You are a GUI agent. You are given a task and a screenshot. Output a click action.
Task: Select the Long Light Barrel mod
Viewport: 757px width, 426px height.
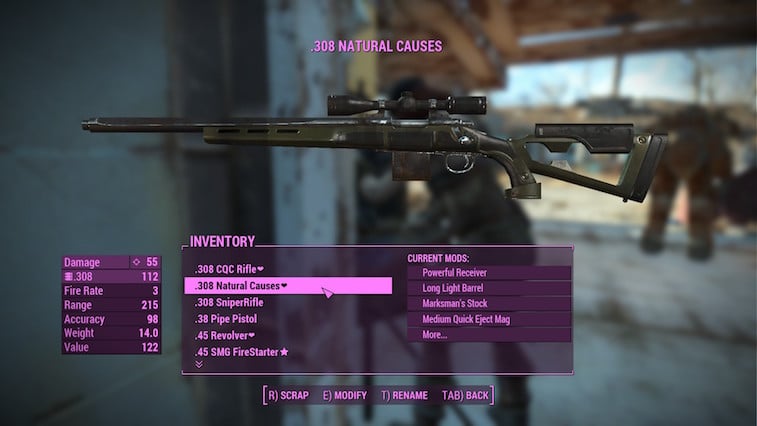[x=454, y=288]
